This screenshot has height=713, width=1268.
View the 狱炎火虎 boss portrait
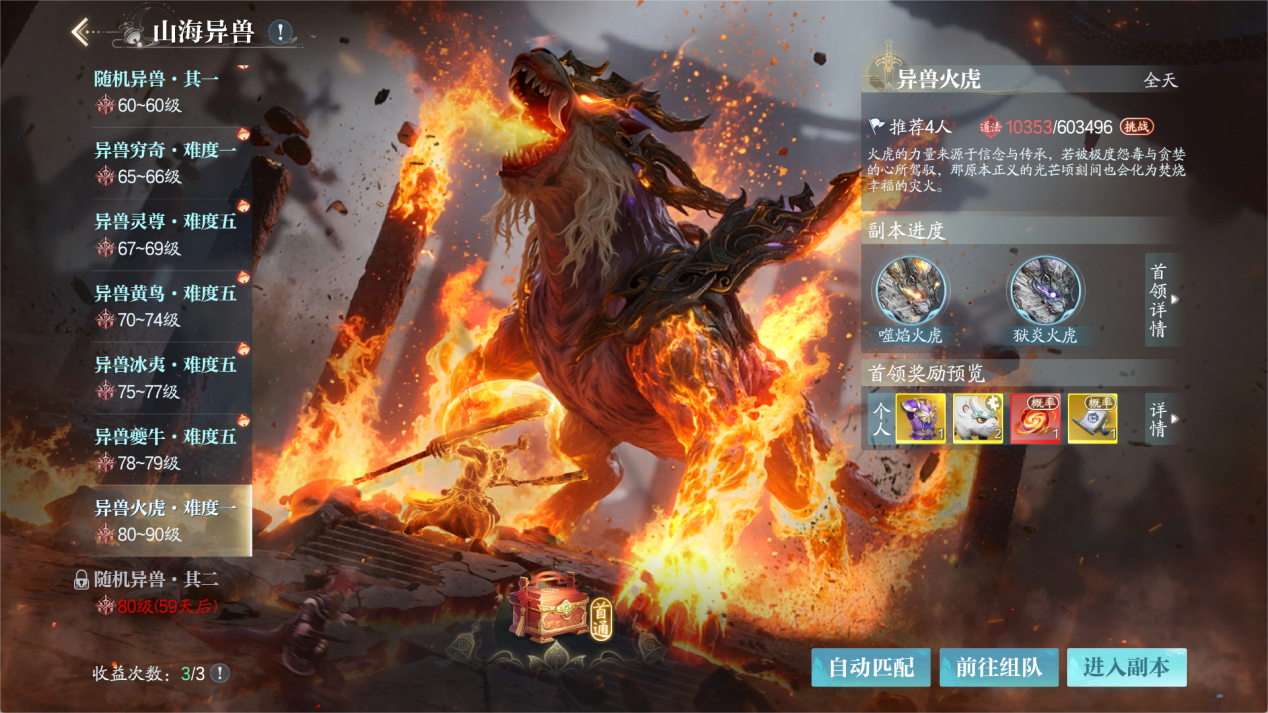(x=1044, y=291)
